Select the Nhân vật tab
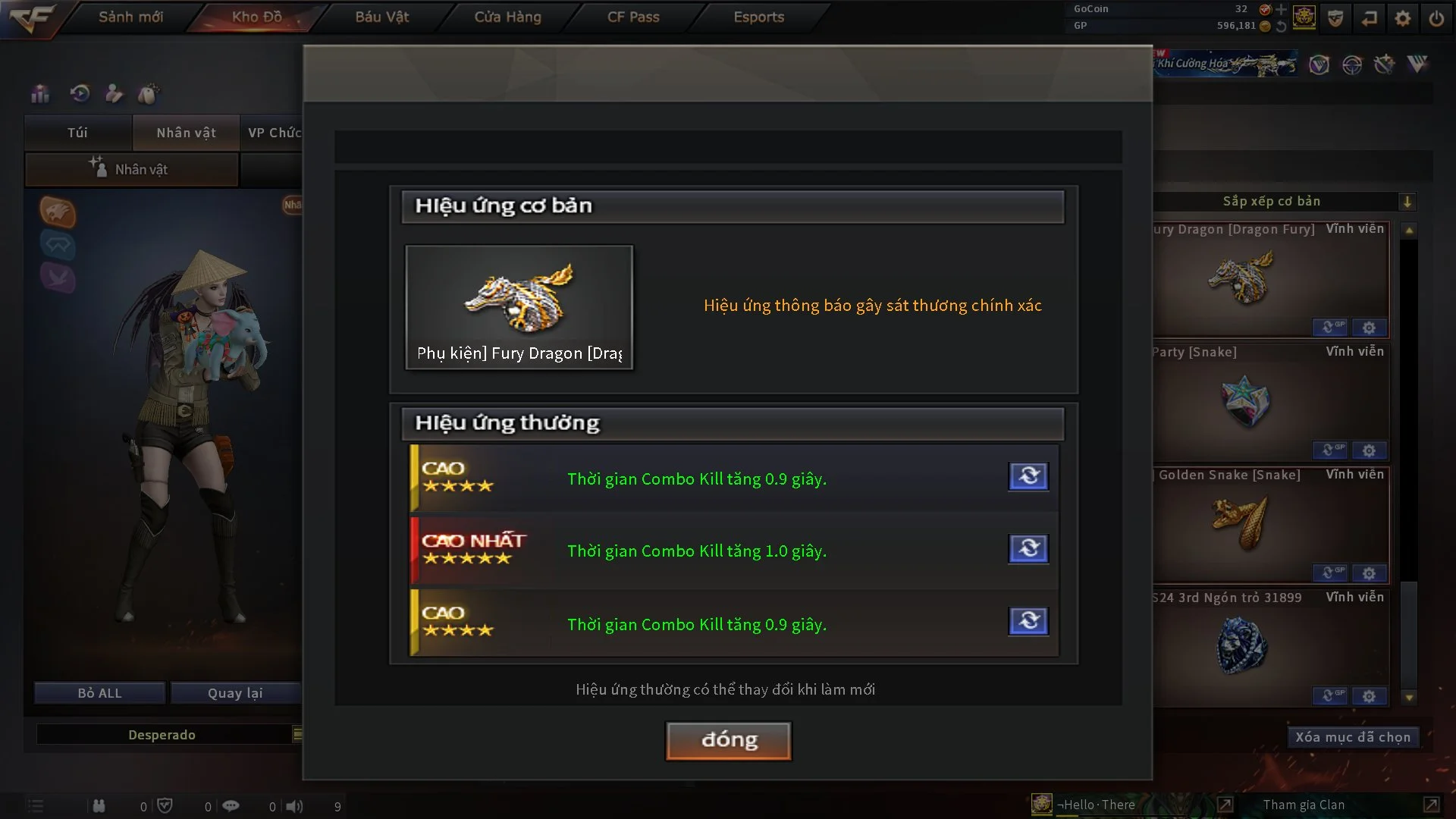 coord(186,133)
